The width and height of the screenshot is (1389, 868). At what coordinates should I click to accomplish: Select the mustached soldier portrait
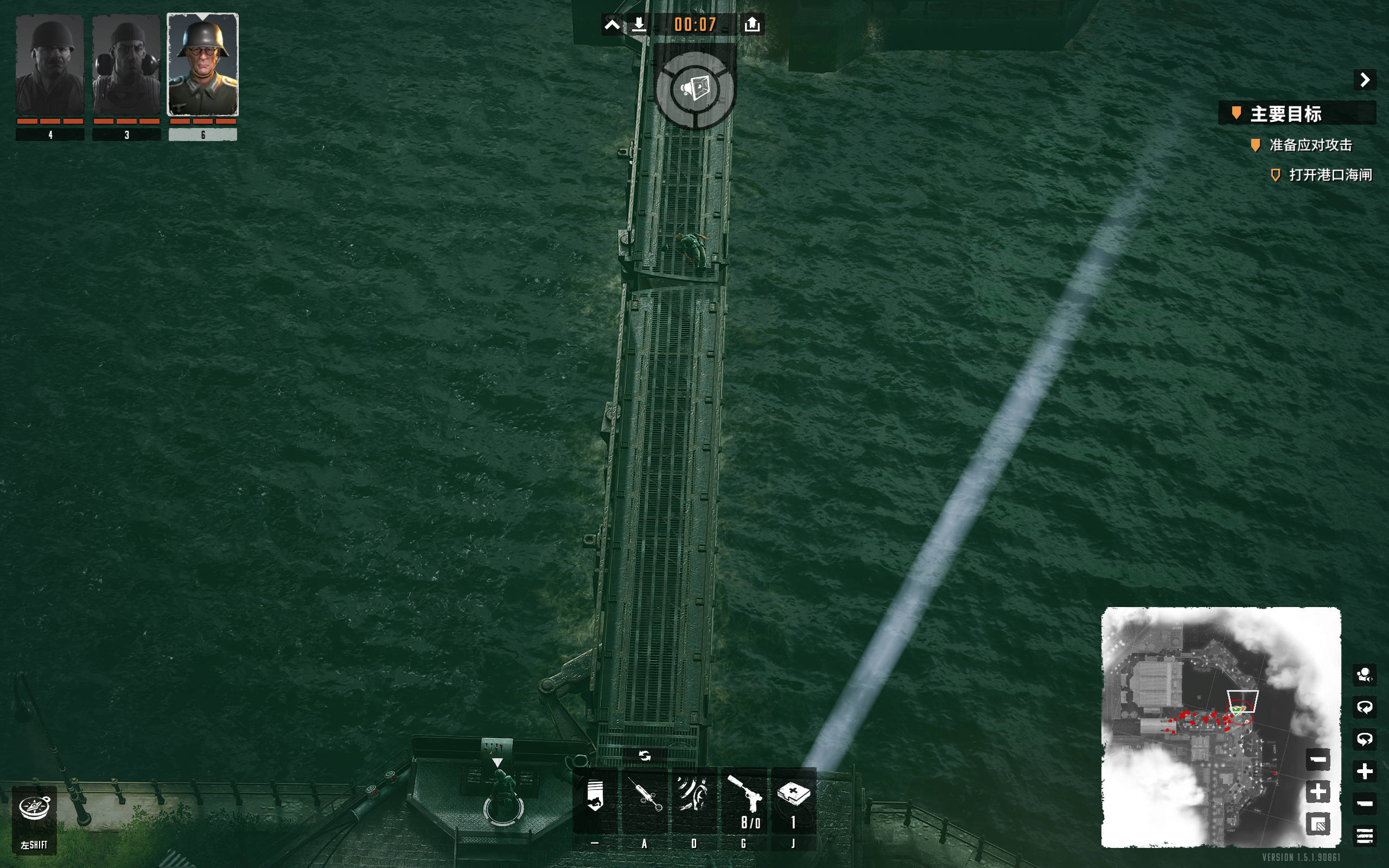pyautogui.click(x=50, y=65)
